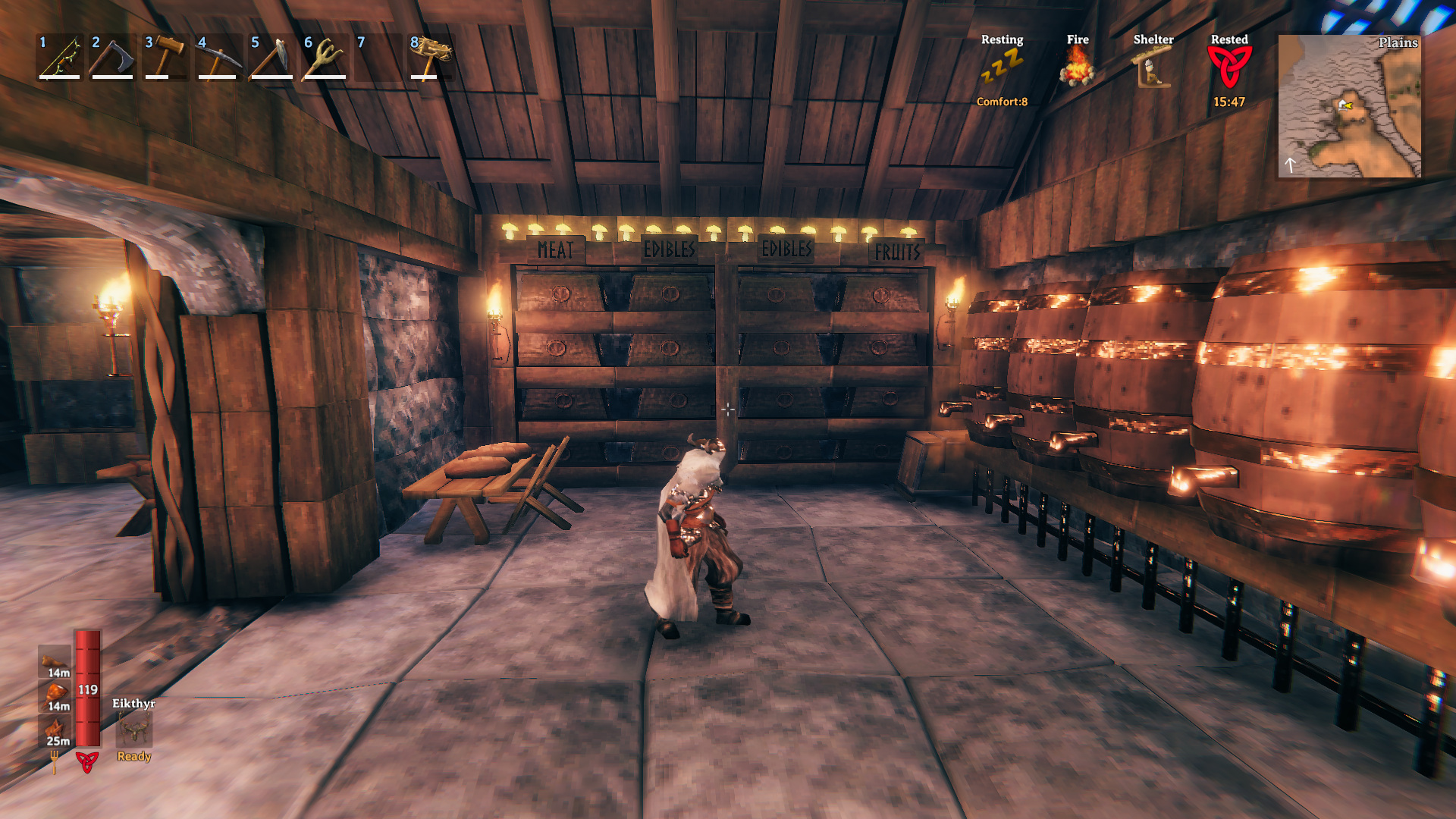Select the bow in hotbar slot 1

pos(60,58)
